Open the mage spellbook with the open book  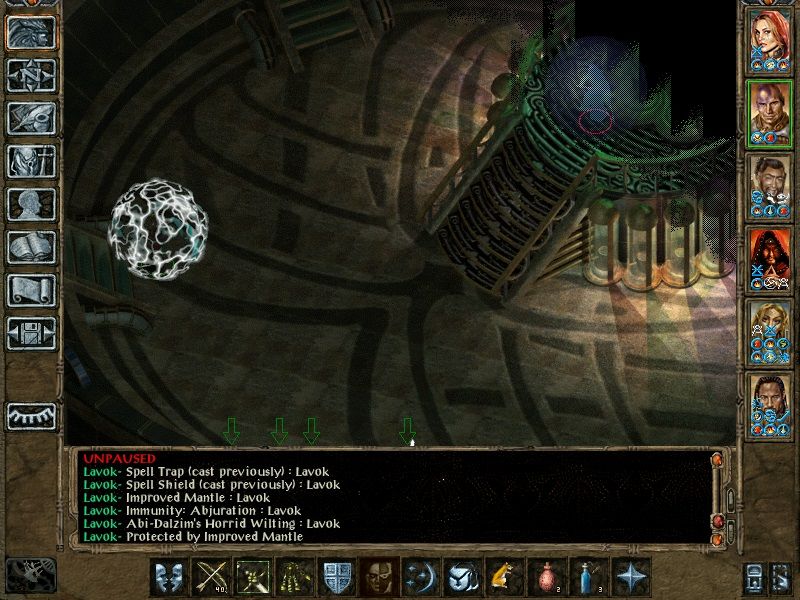pos(31,246)
